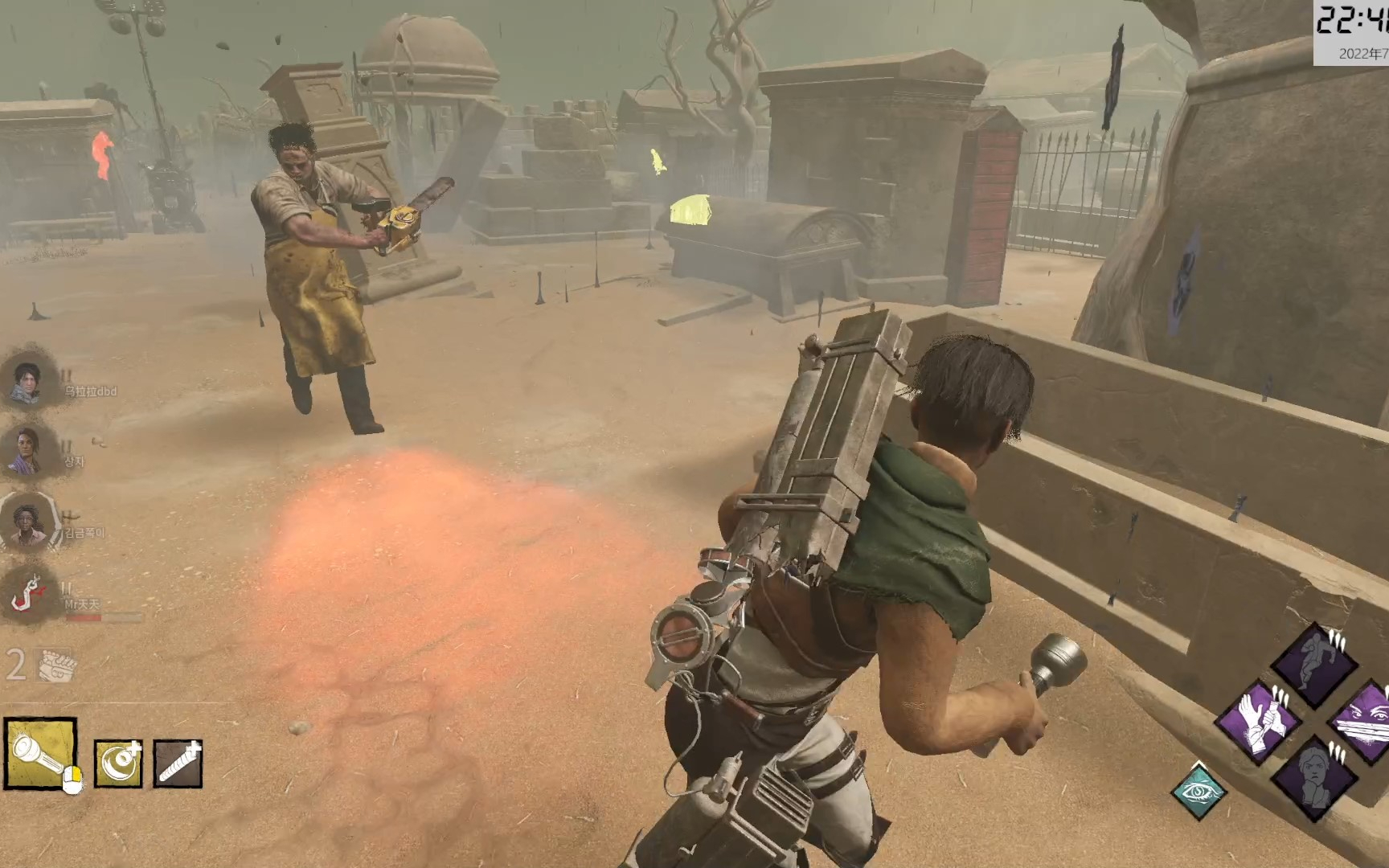
Task: Click the frowning woman perk icon
Action: point(1313,777)
